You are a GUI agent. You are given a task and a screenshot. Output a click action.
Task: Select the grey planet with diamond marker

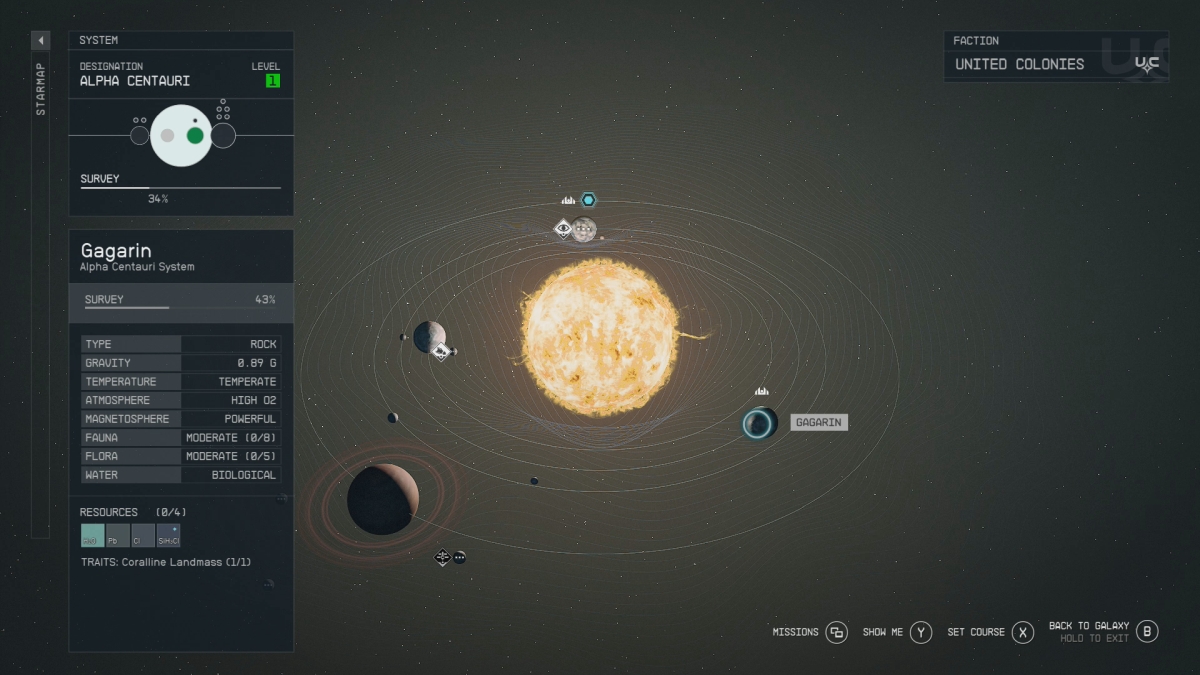pos(429,336)
